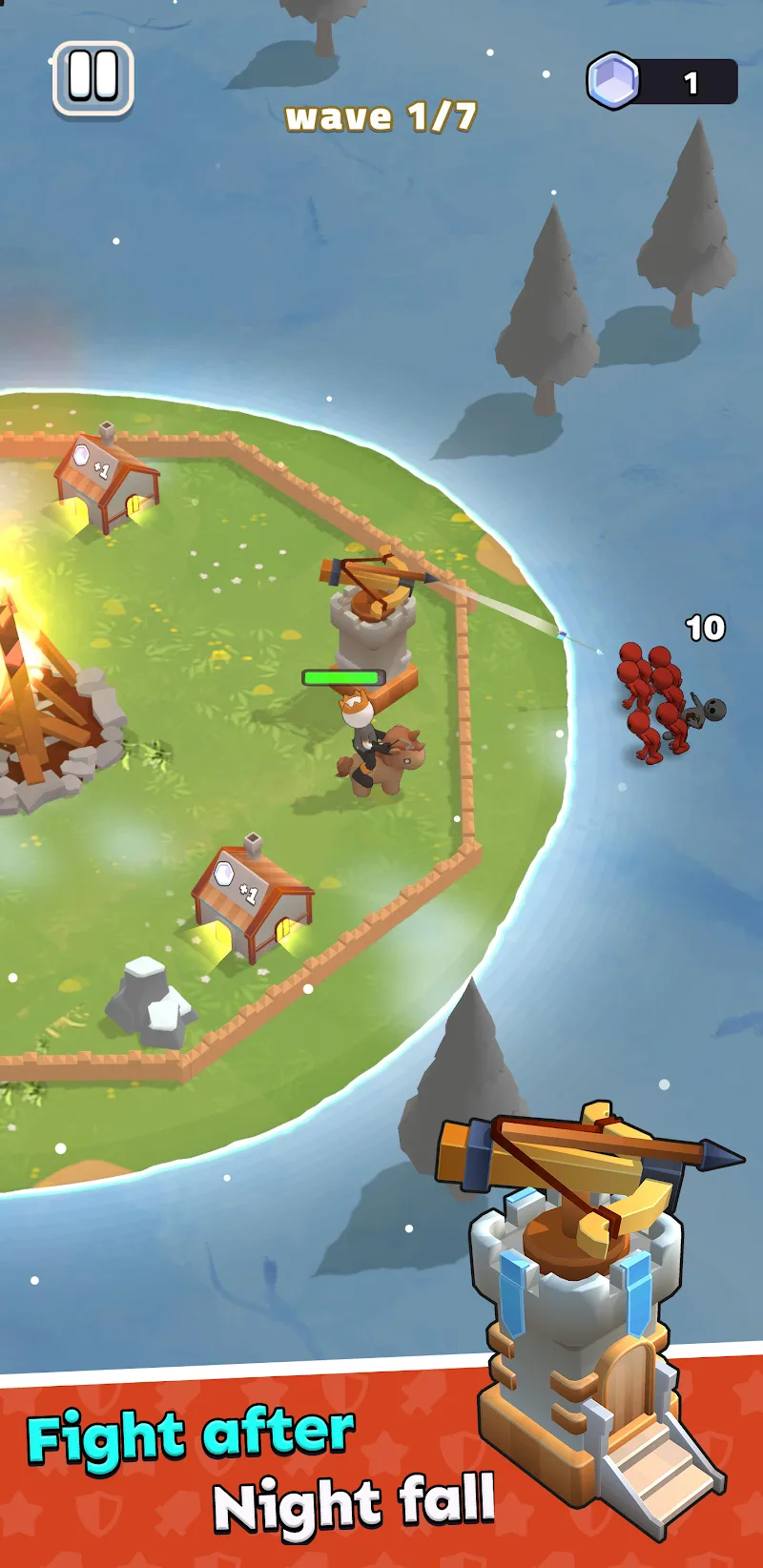Pause the game with the pause button
Viewport: 763px width, 1568px height.
93,78
